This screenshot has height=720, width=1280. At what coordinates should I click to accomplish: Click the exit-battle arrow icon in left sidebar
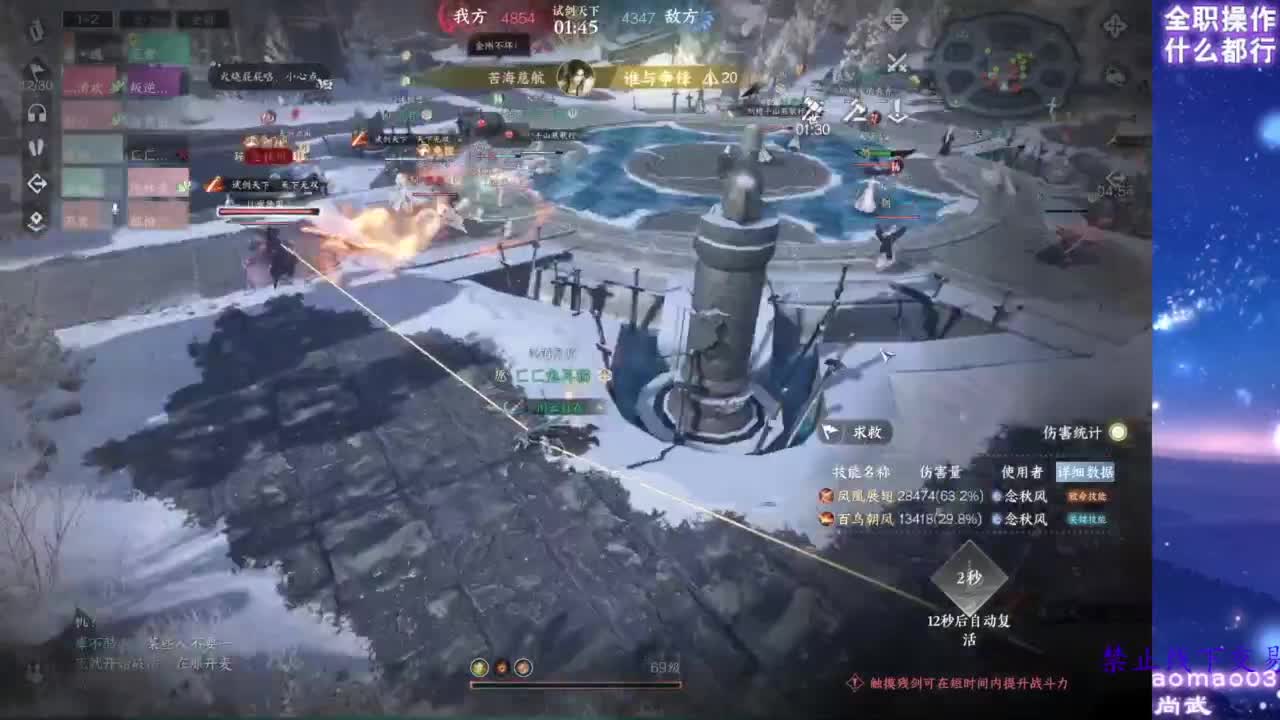pos(36,181)
